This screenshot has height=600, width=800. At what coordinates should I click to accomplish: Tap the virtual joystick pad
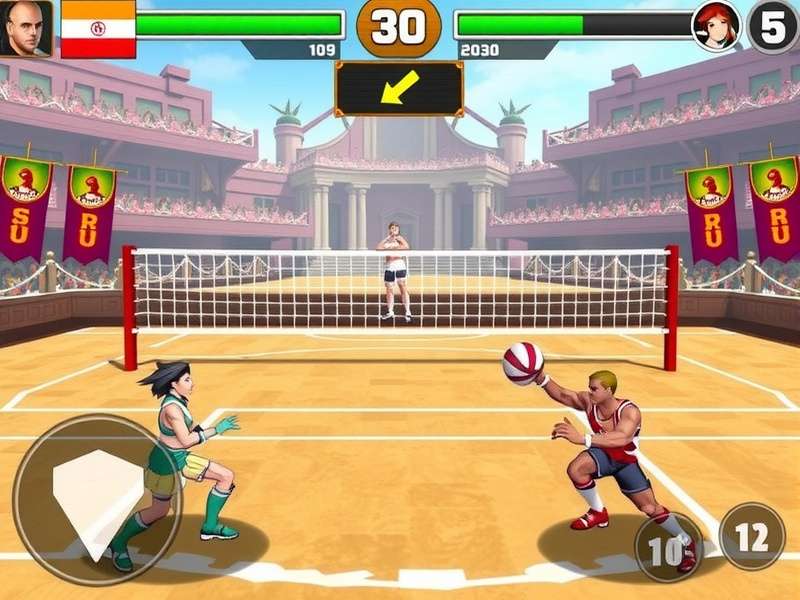(x=97, y=498)
